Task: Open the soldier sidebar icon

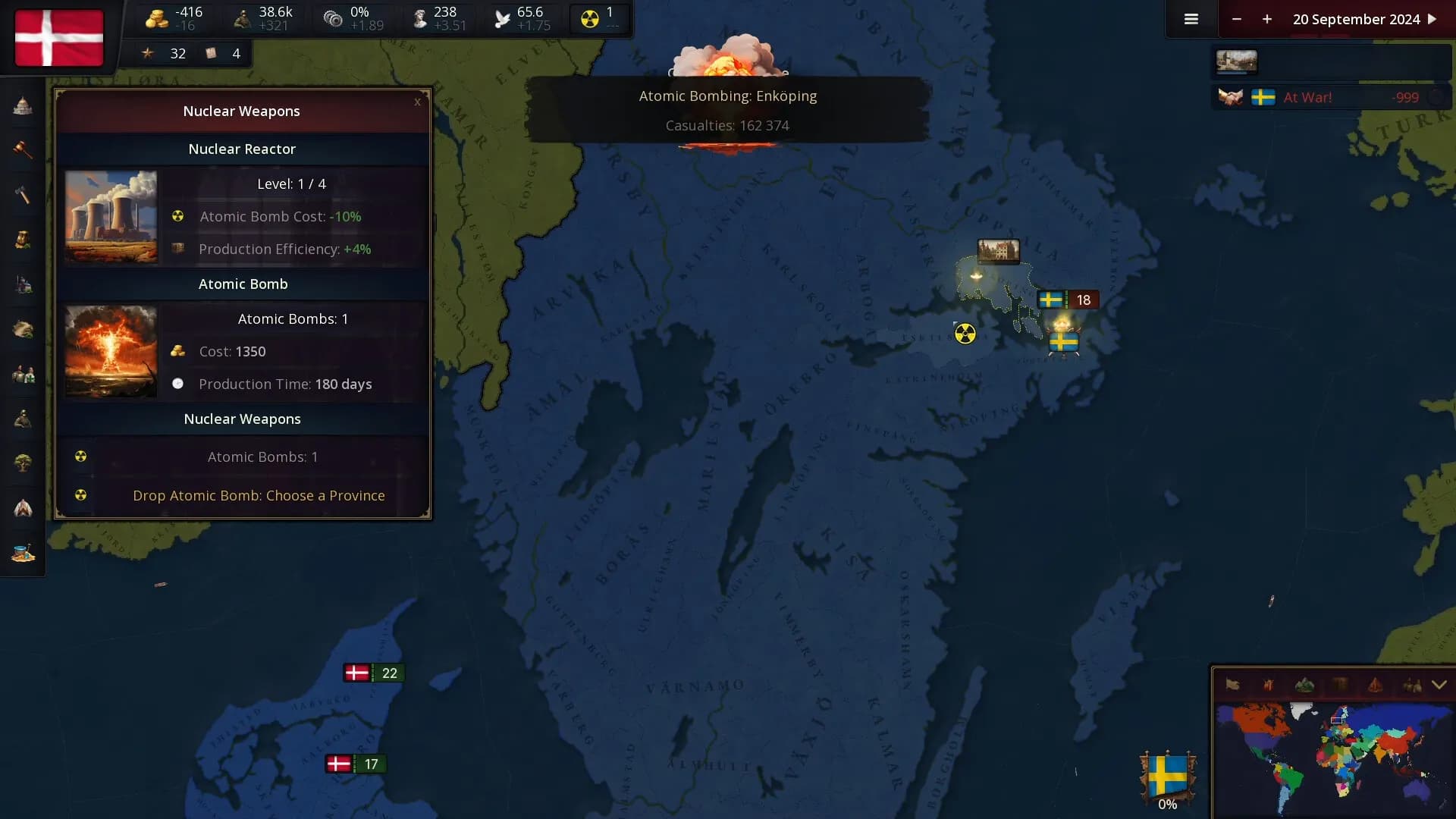Action: (x=23, y=419)
